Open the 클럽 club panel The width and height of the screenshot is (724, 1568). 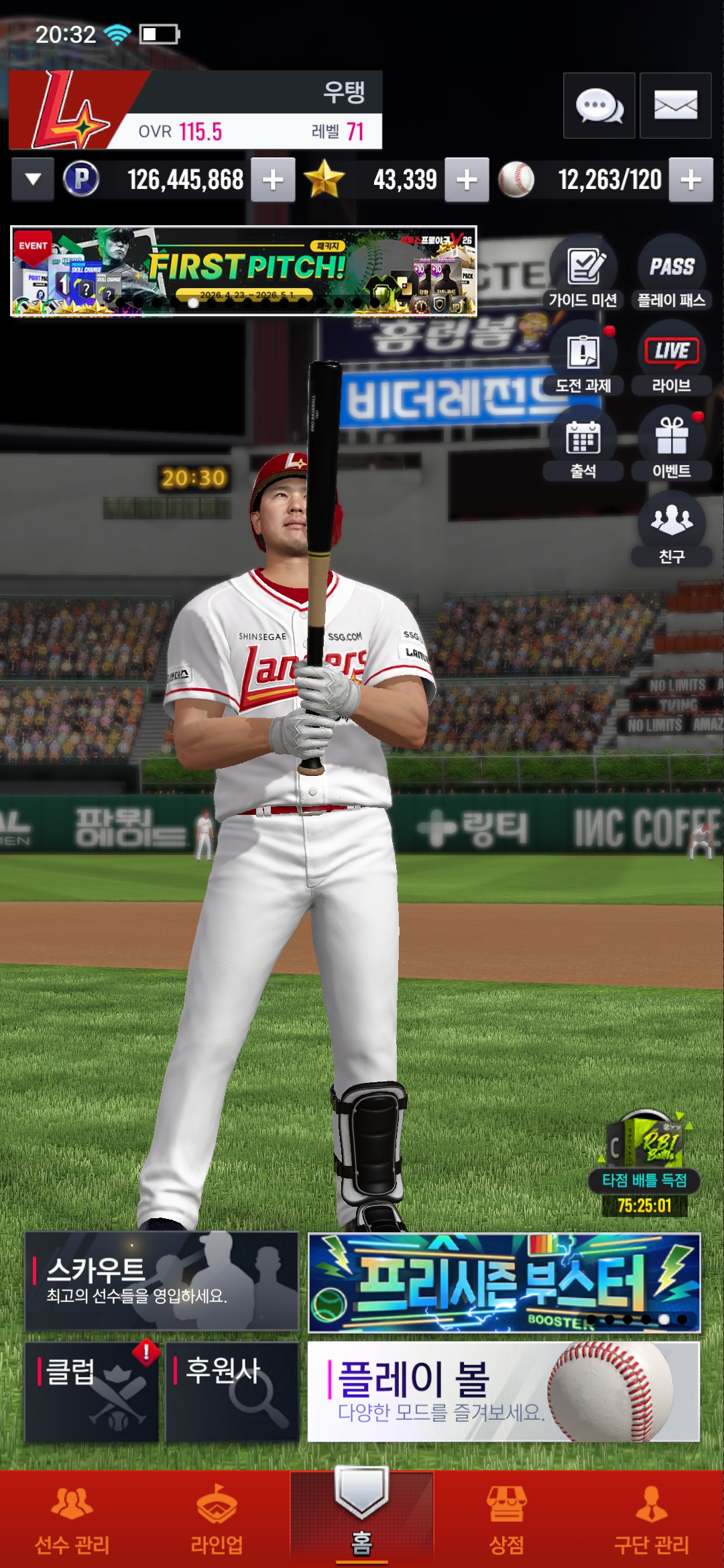point(92,1391)
